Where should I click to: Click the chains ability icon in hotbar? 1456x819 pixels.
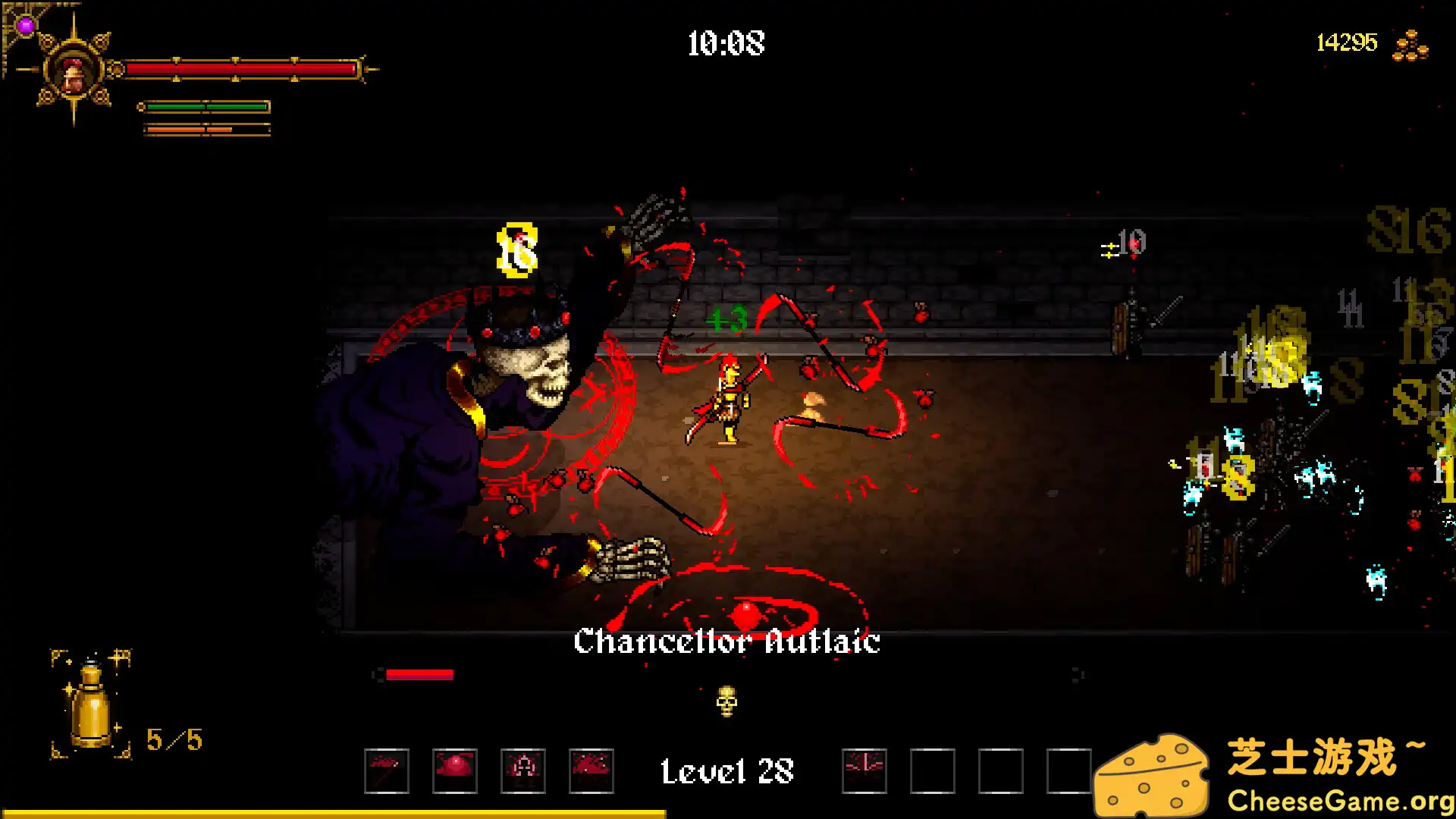(x=522, y=770)
